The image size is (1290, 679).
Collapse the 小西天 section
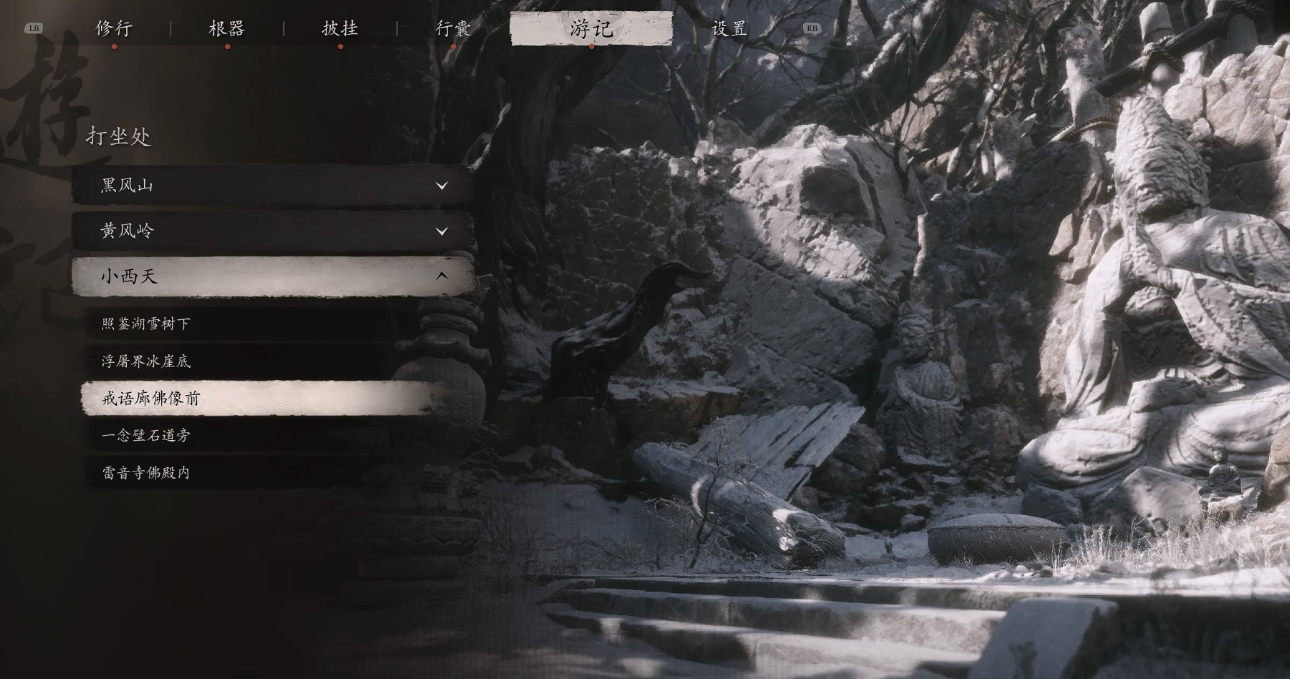coord(272,276)
